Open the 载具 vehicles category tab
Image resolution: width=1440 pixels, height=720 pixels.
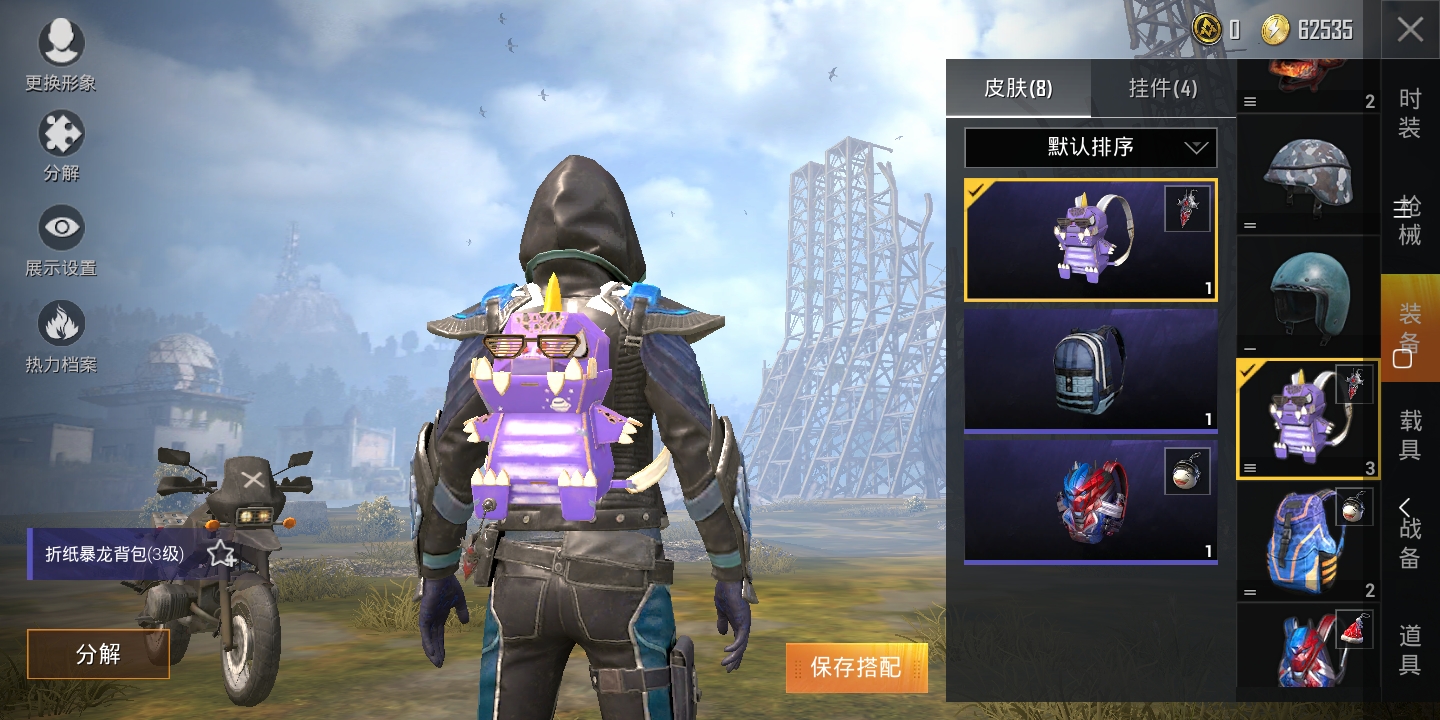coord(1409,435)
